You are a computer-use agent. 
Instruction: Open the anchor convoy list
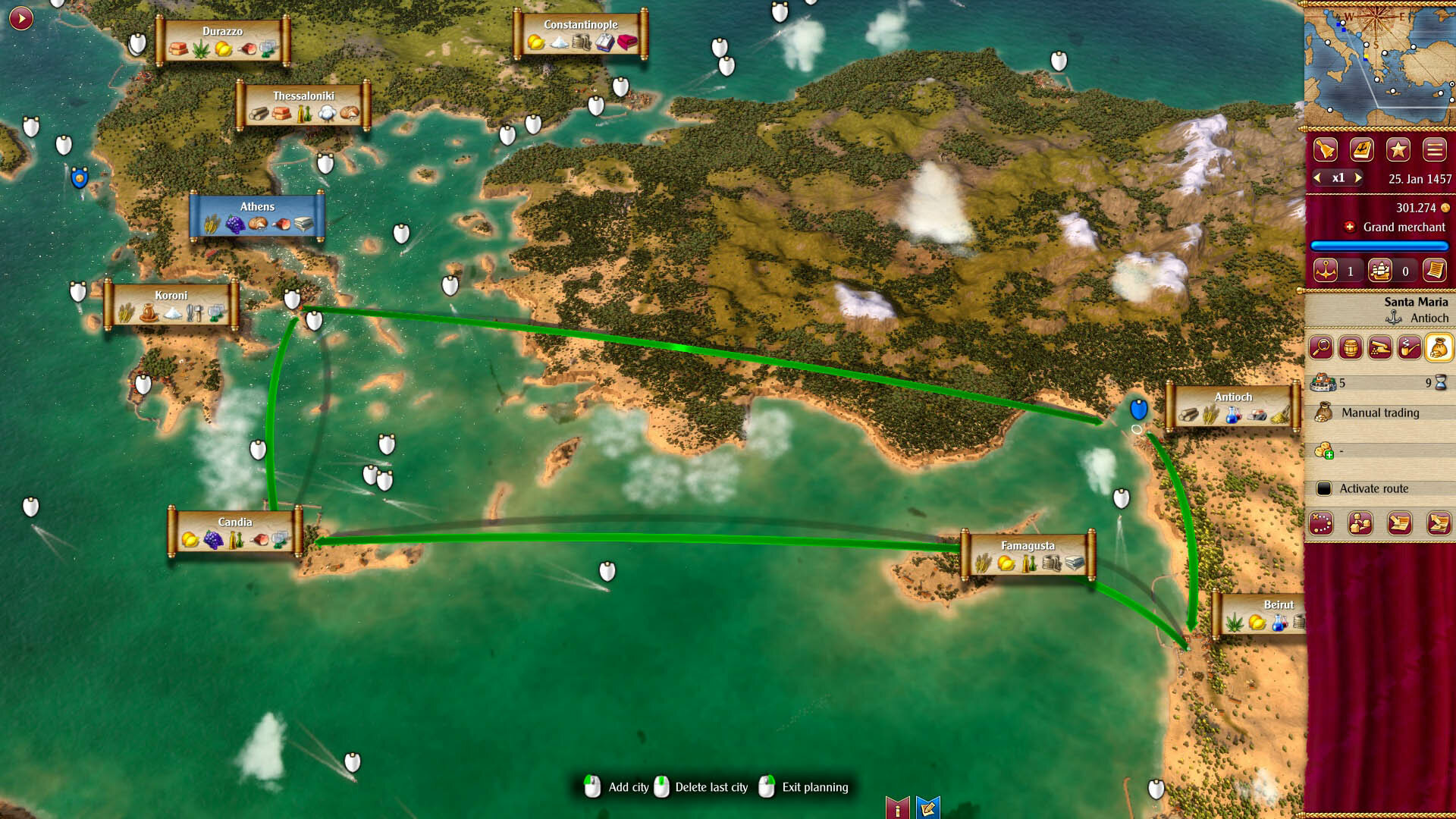point(1326,271)
